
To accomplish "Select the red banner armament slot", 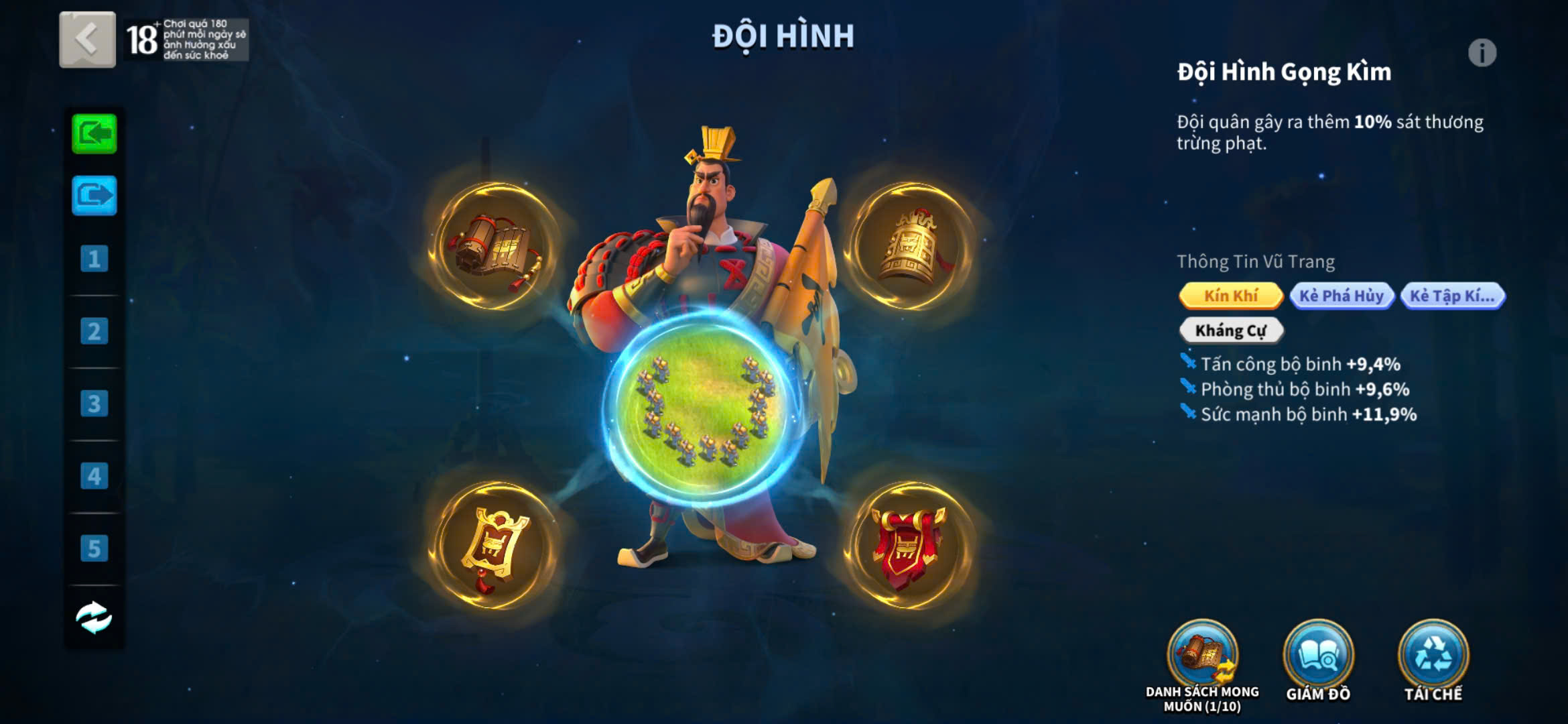I will click(x=910, y=546).
